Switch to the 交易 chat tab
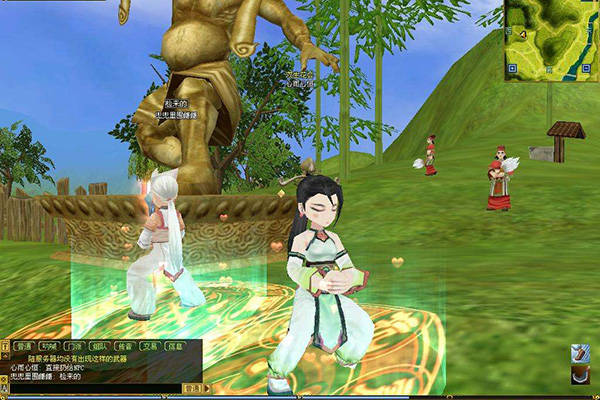 coord(150,346)
